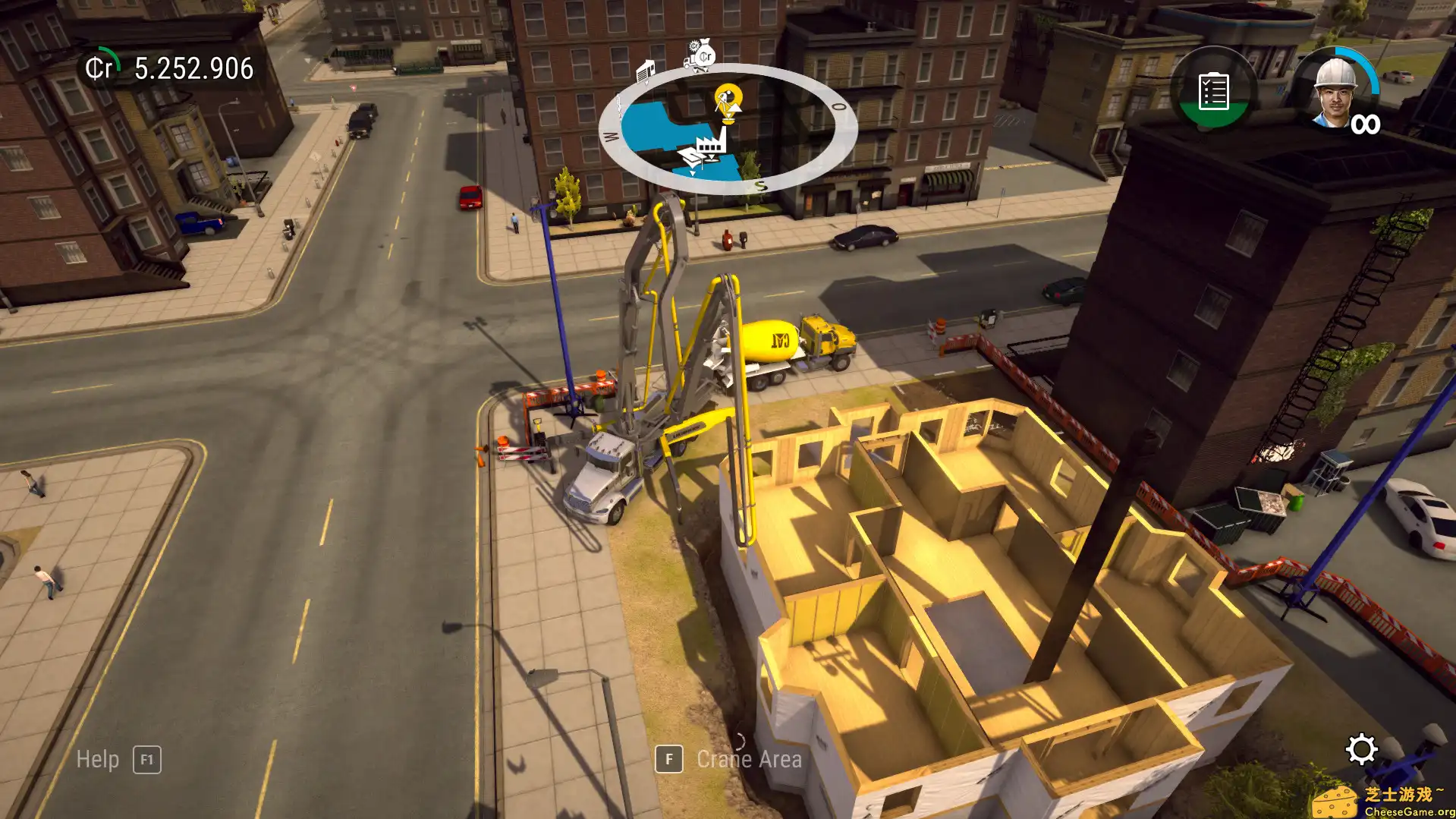Click the gear emblem on the money-bag marker
The height and width of the screenshot is (819, 1456).
[693, 46]
